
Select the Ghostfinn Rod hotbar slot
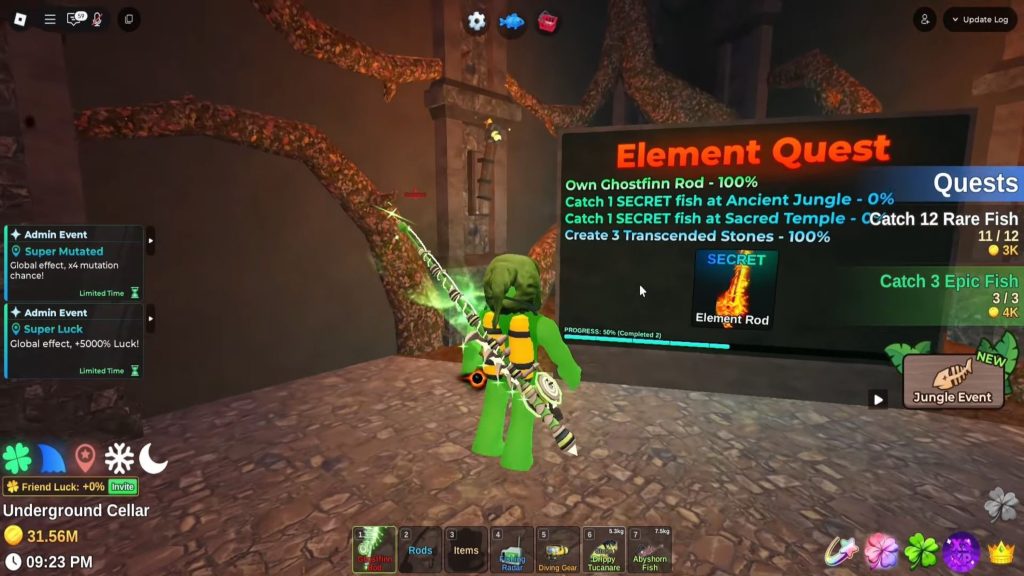374,549
